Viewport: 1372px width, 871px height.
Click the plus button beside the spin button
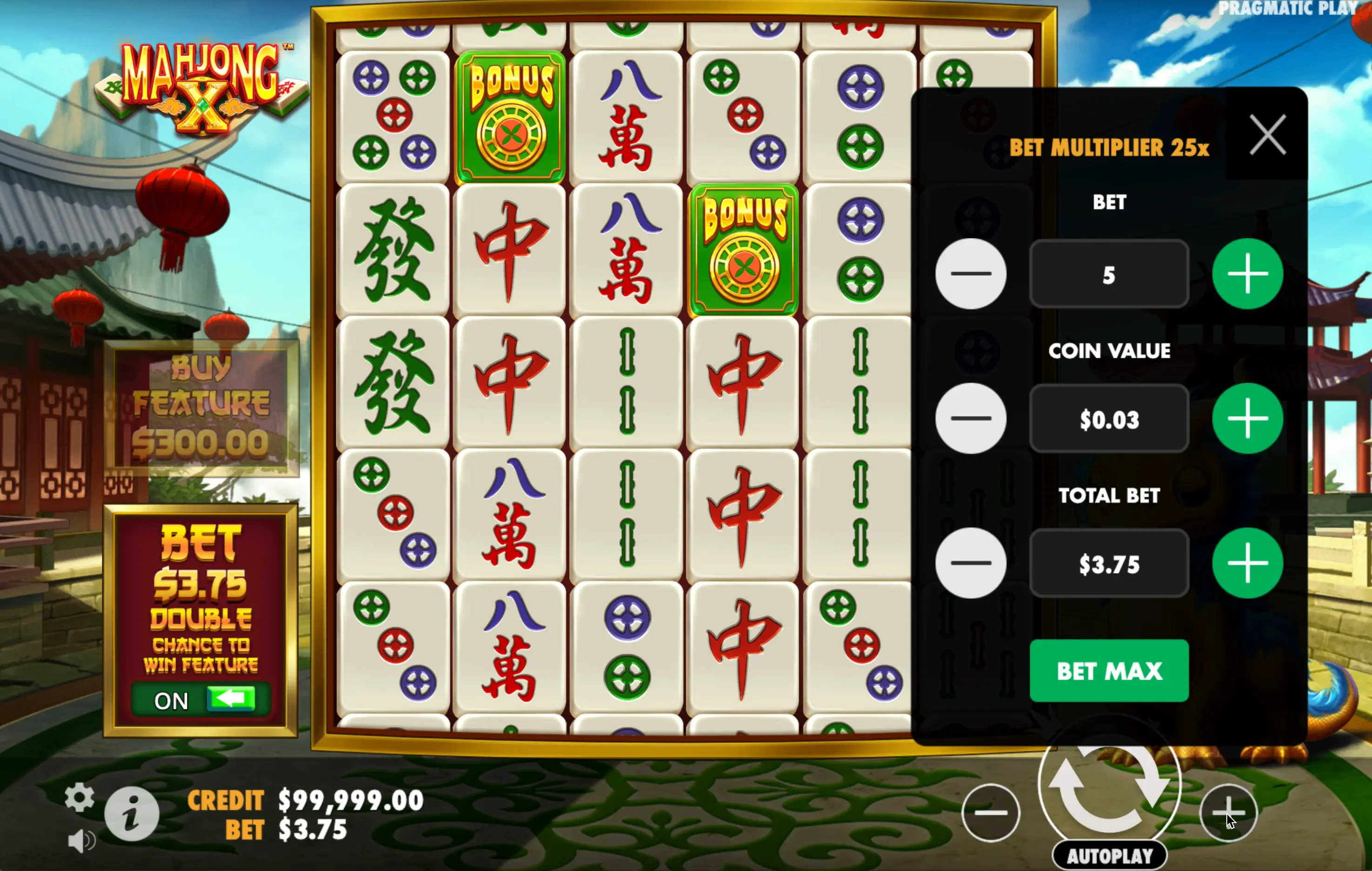click(x=1228, y=812)
